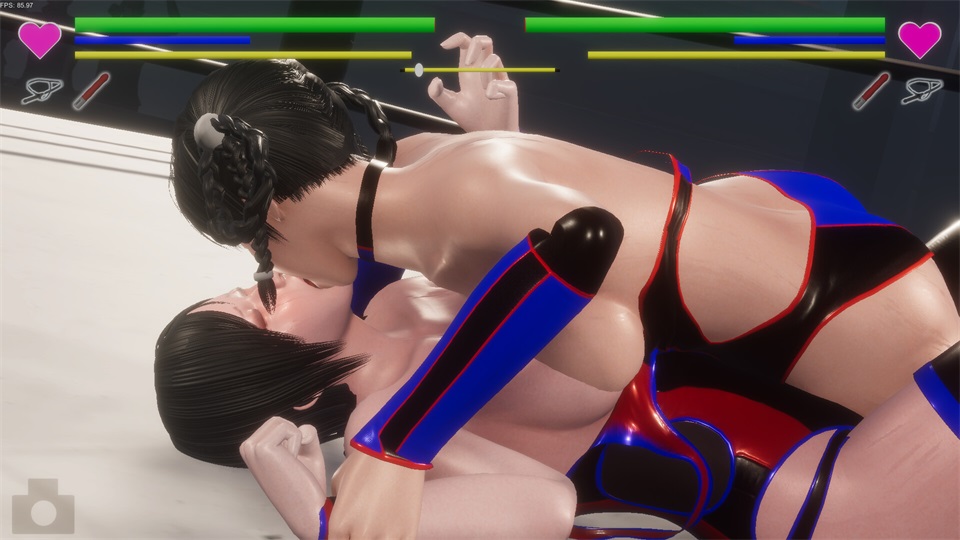Click the left player's pink heart icon
960x540 pixels.
coord(40,39)
